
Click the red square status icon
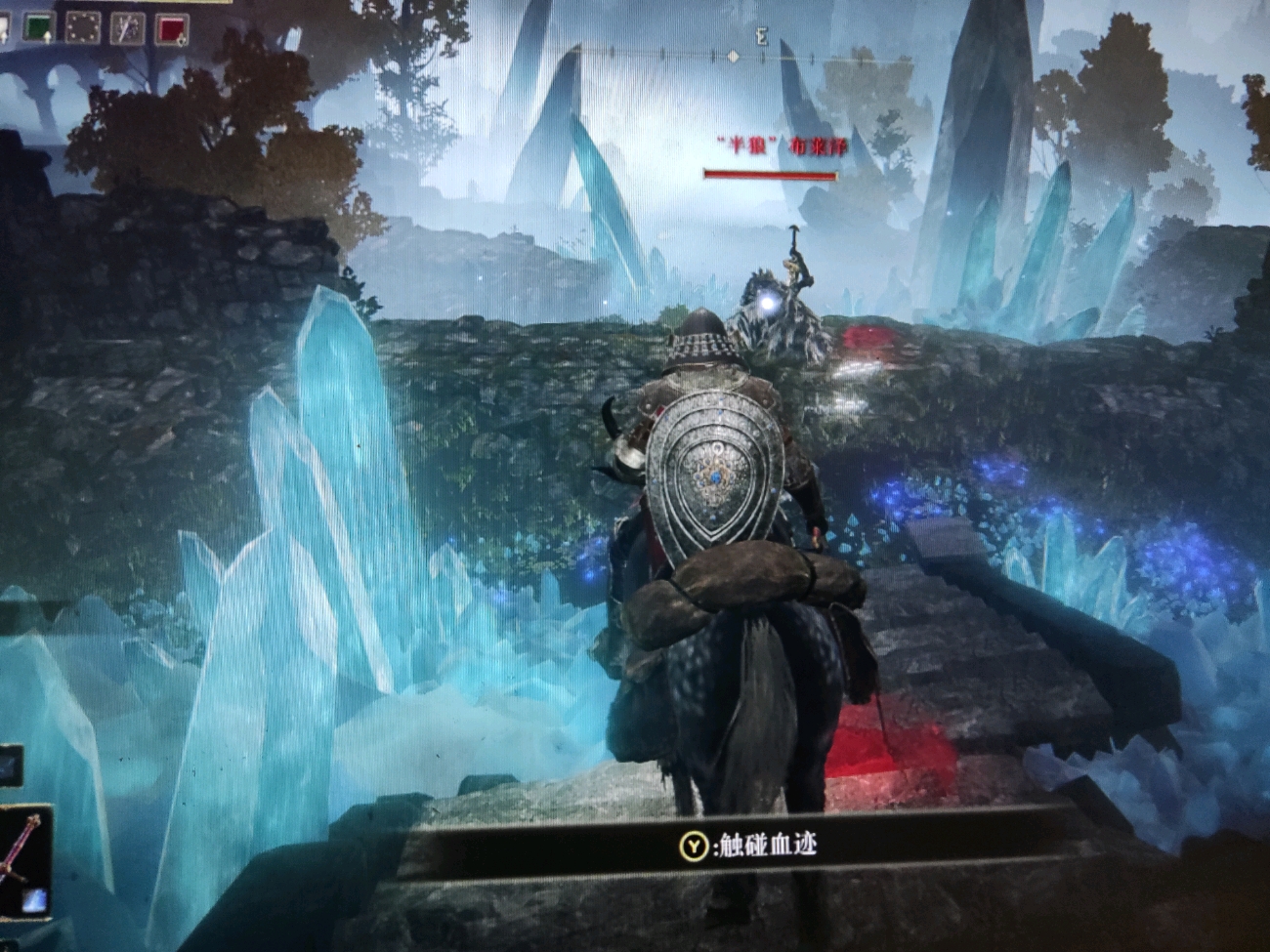click(x=170, y=28)
